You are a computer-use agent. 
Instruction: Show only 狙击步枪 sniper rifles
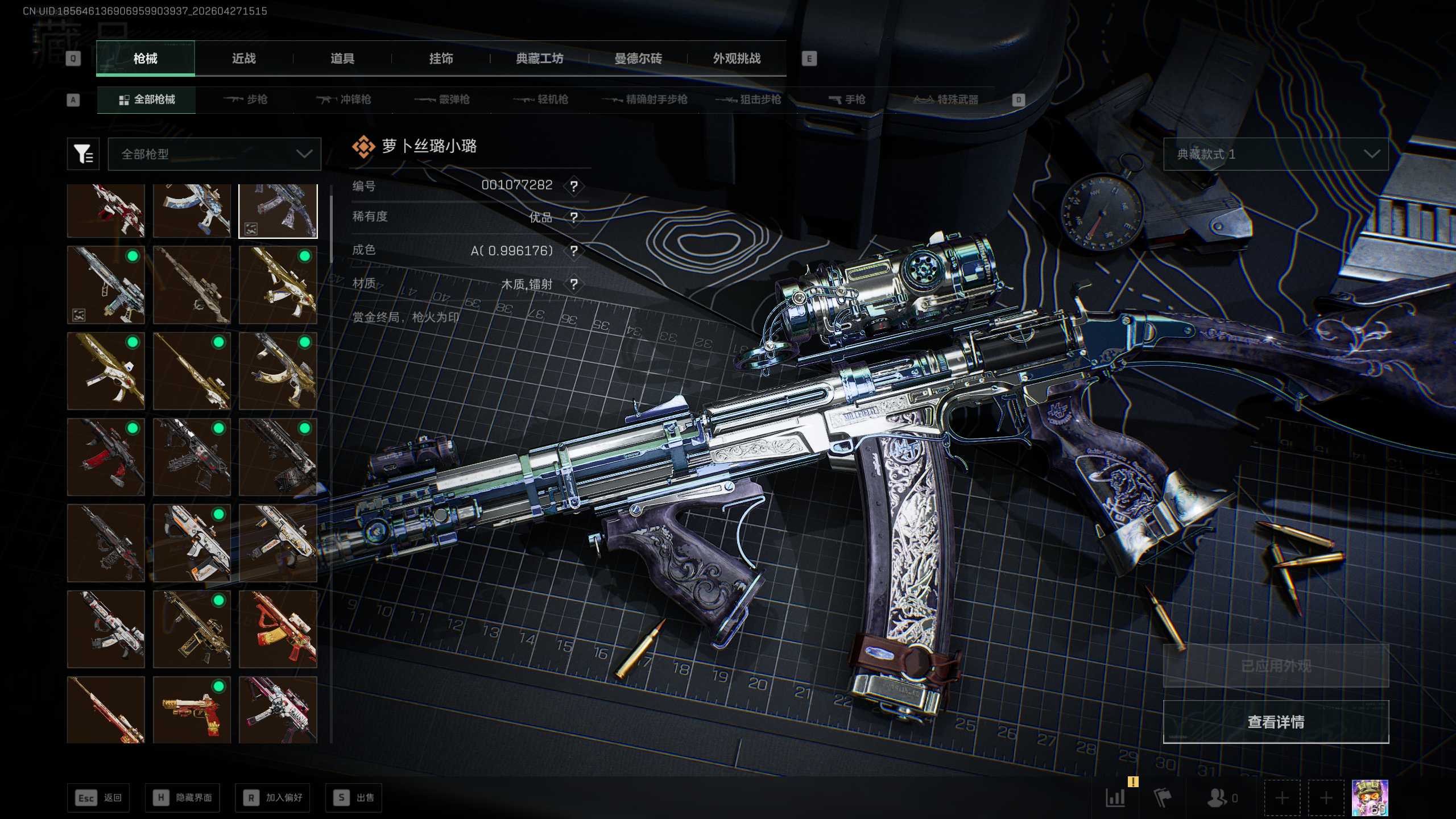pyautogui.click(x=748, y=100)
